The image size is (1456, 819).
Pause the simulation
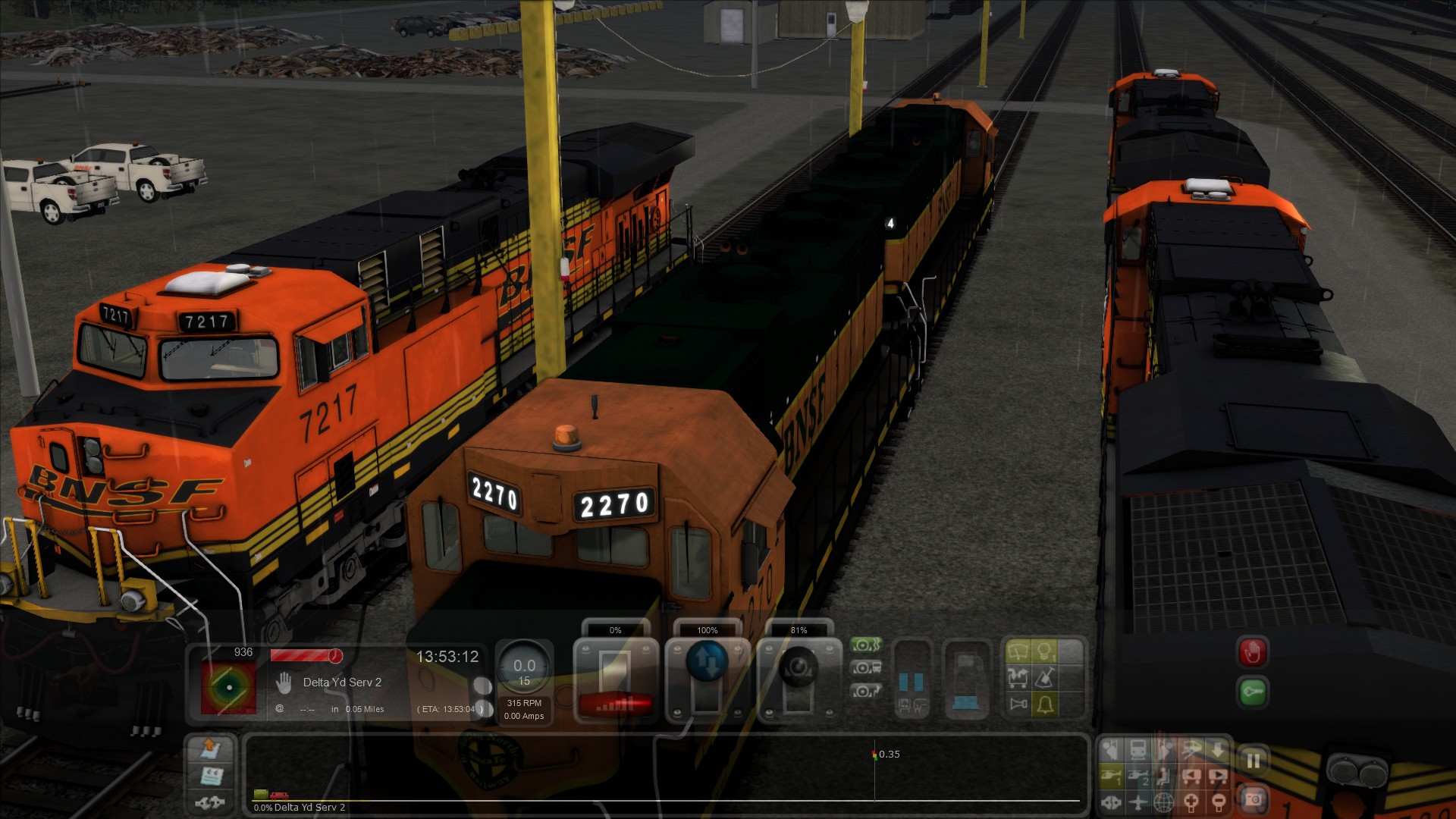click(1253, 760)
